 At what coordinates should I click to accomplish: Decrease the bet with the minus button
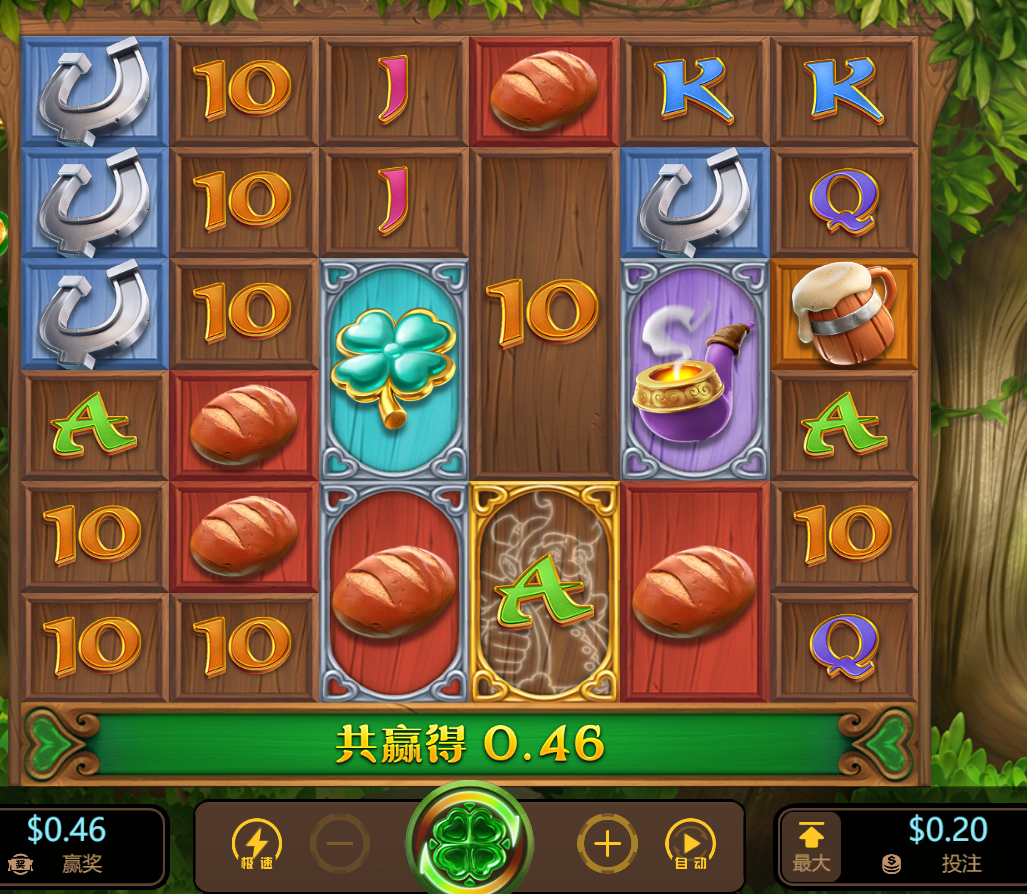coord(340,844)
